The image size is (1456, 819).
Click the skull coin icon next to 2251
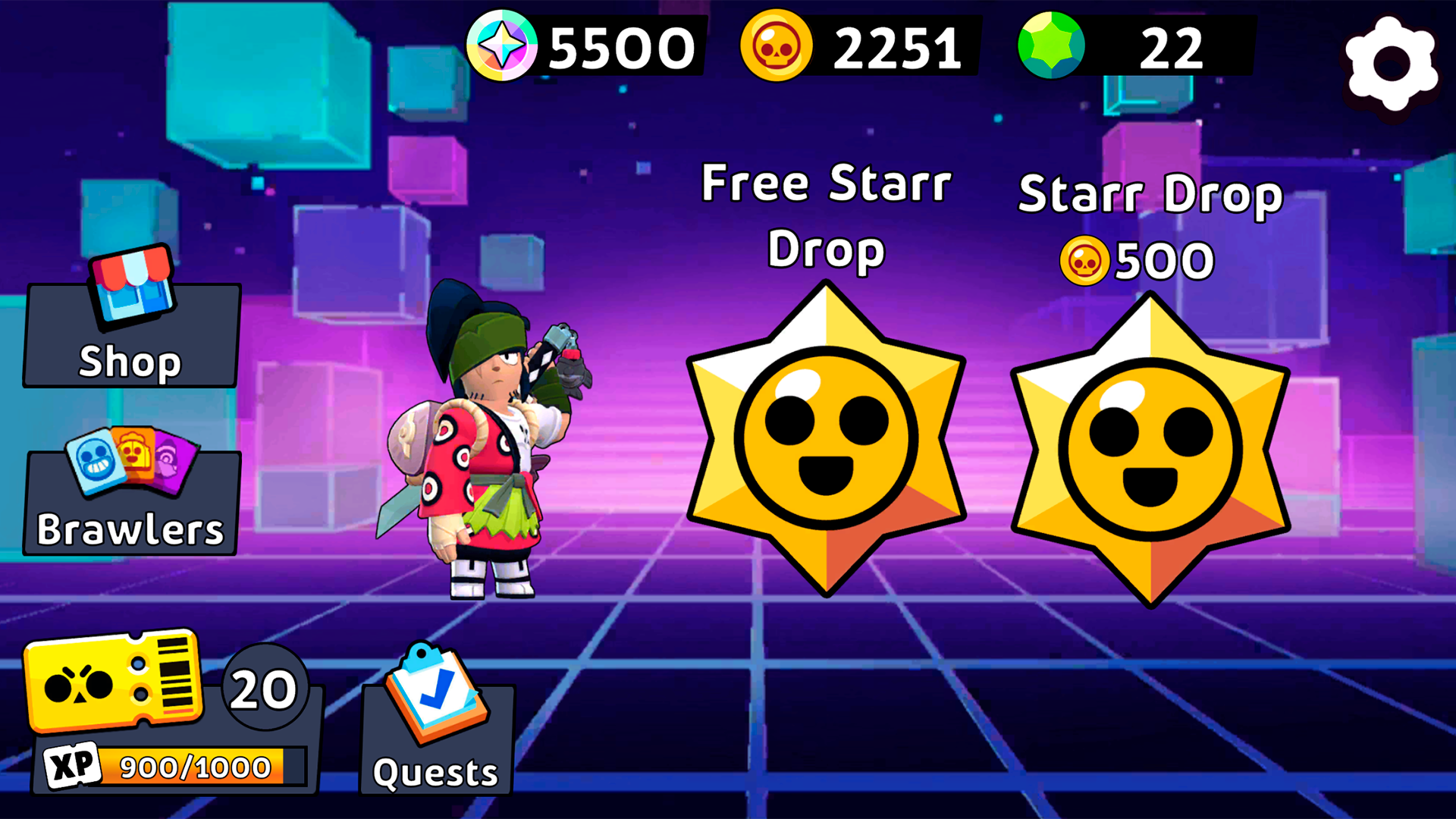tap(775, 47)
